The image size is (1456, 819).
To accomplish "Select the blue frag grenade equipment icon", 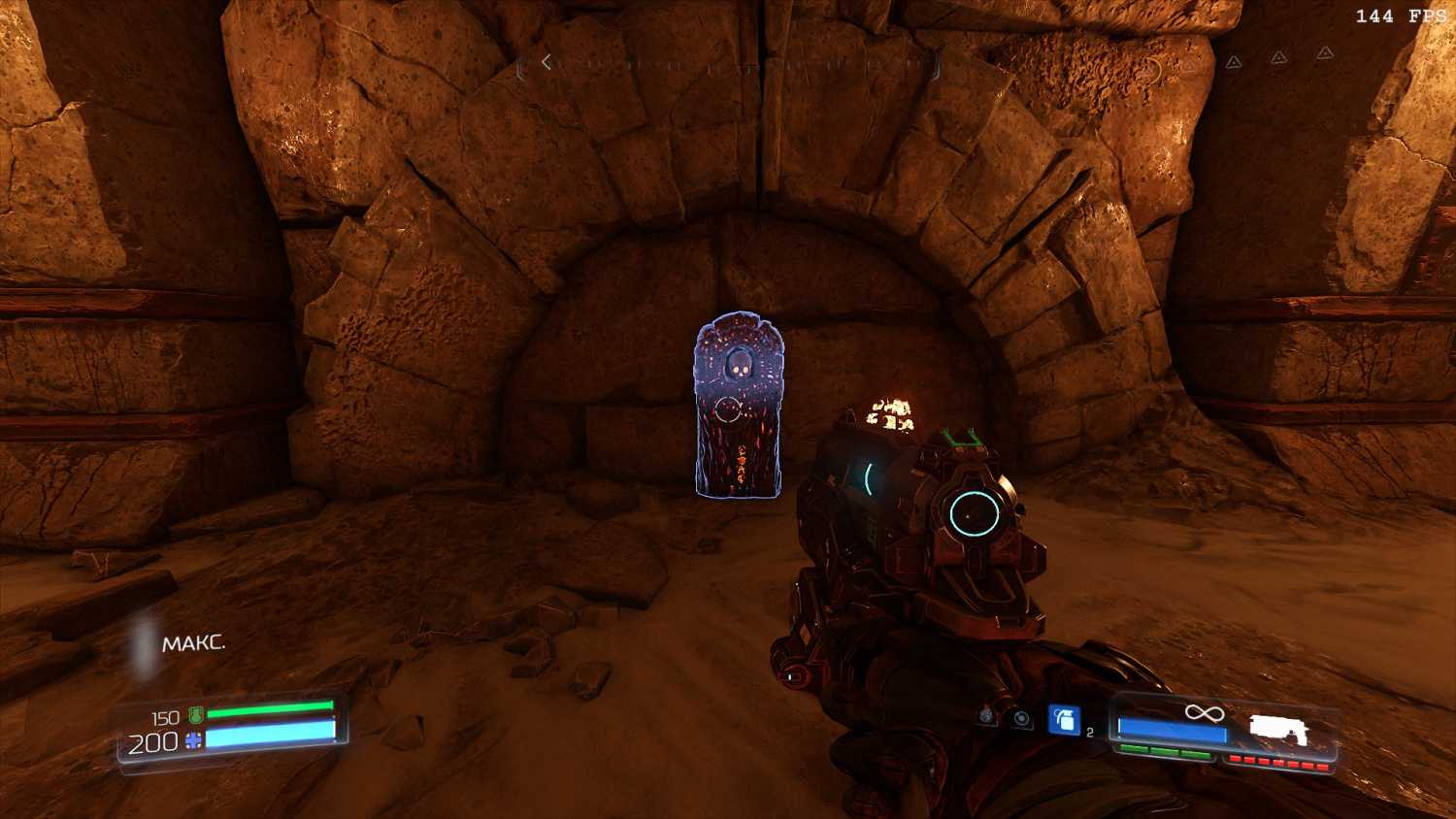I will [x=1064, y=719].
